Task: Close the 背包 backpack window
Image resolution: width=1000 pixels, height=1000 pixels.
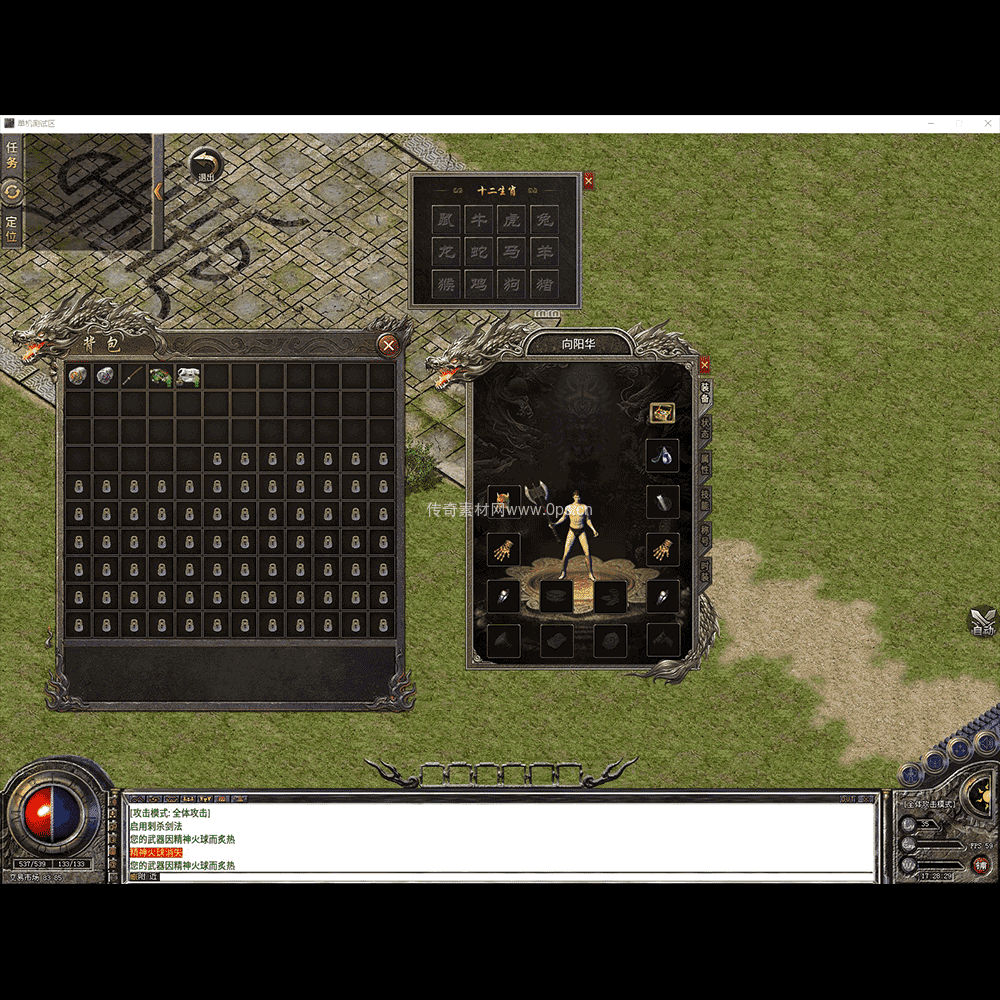Action: click(x=389, y=346)
